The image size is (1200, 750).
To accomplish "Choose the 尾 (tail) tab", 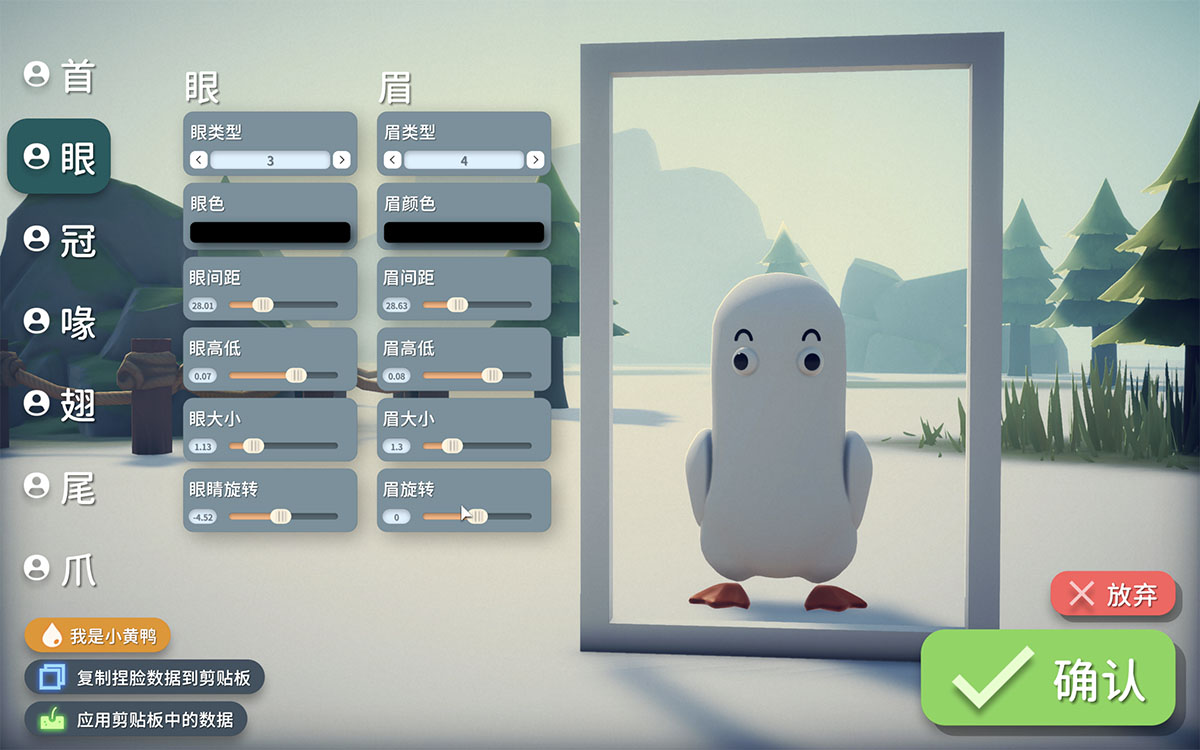I will pyautogui.click(x=60, y=486).
